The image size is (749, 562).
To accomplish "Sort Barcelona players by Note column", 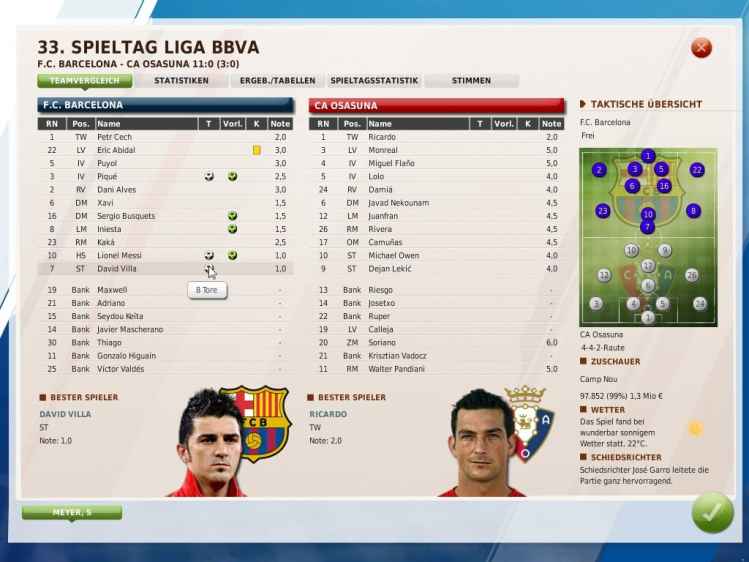I will (281, 124).
